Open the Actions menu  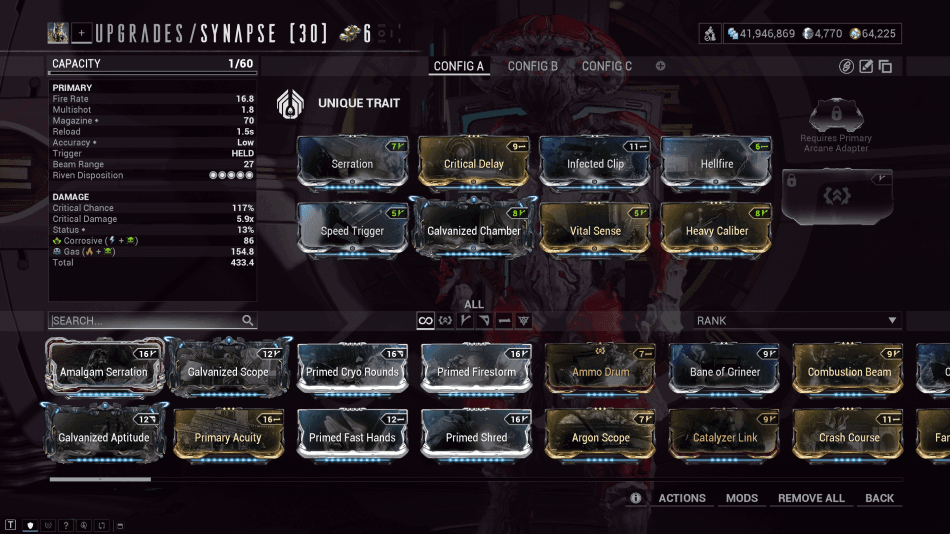coord(682,498)
